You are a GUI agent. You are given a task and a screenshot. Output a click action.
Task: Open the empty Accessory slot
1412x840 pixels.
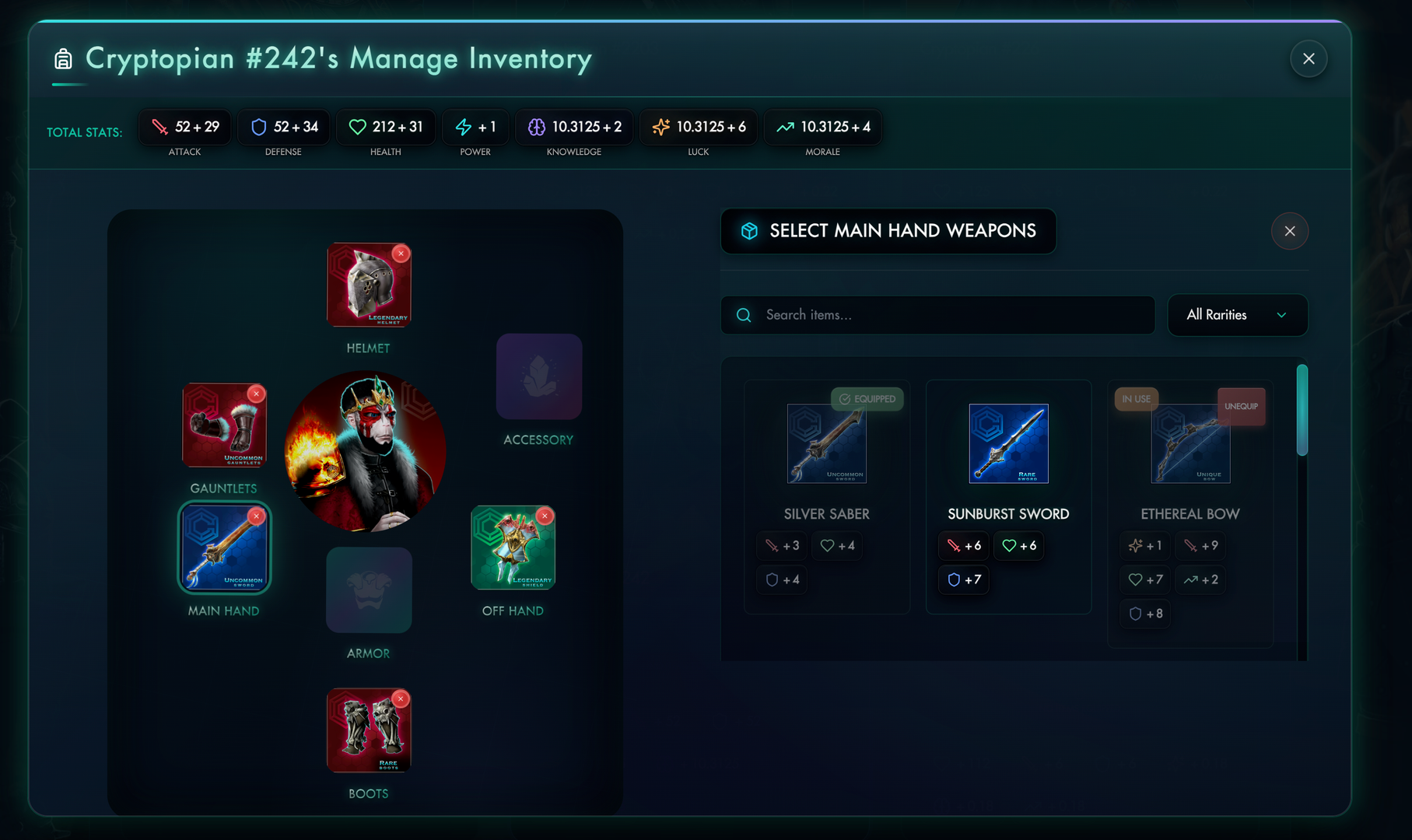pyautogui.click(x=538, y=377)
